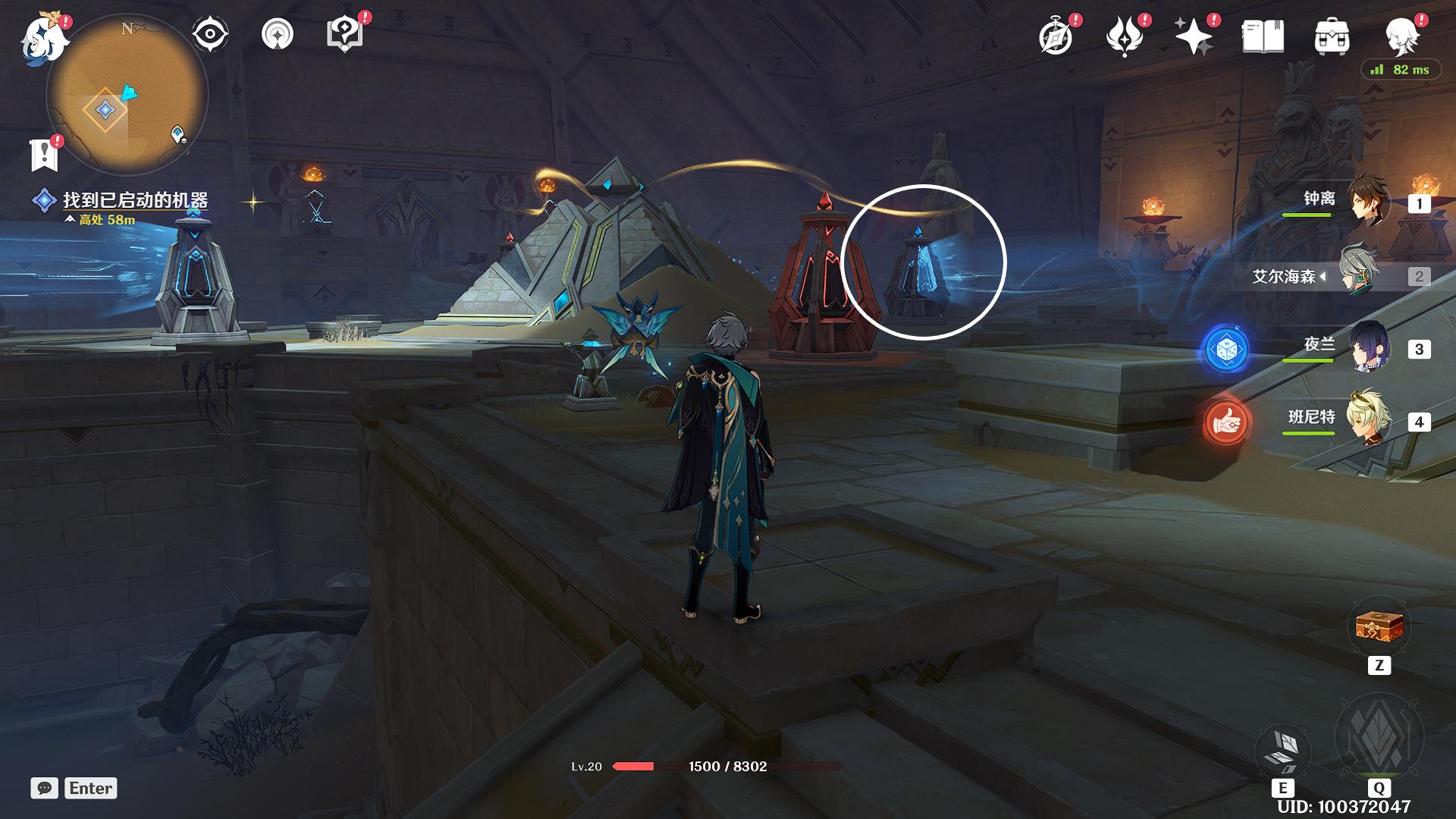Screen dimensions: 1456x819
Task: Click the question-mark book icon
Action: 344,35
